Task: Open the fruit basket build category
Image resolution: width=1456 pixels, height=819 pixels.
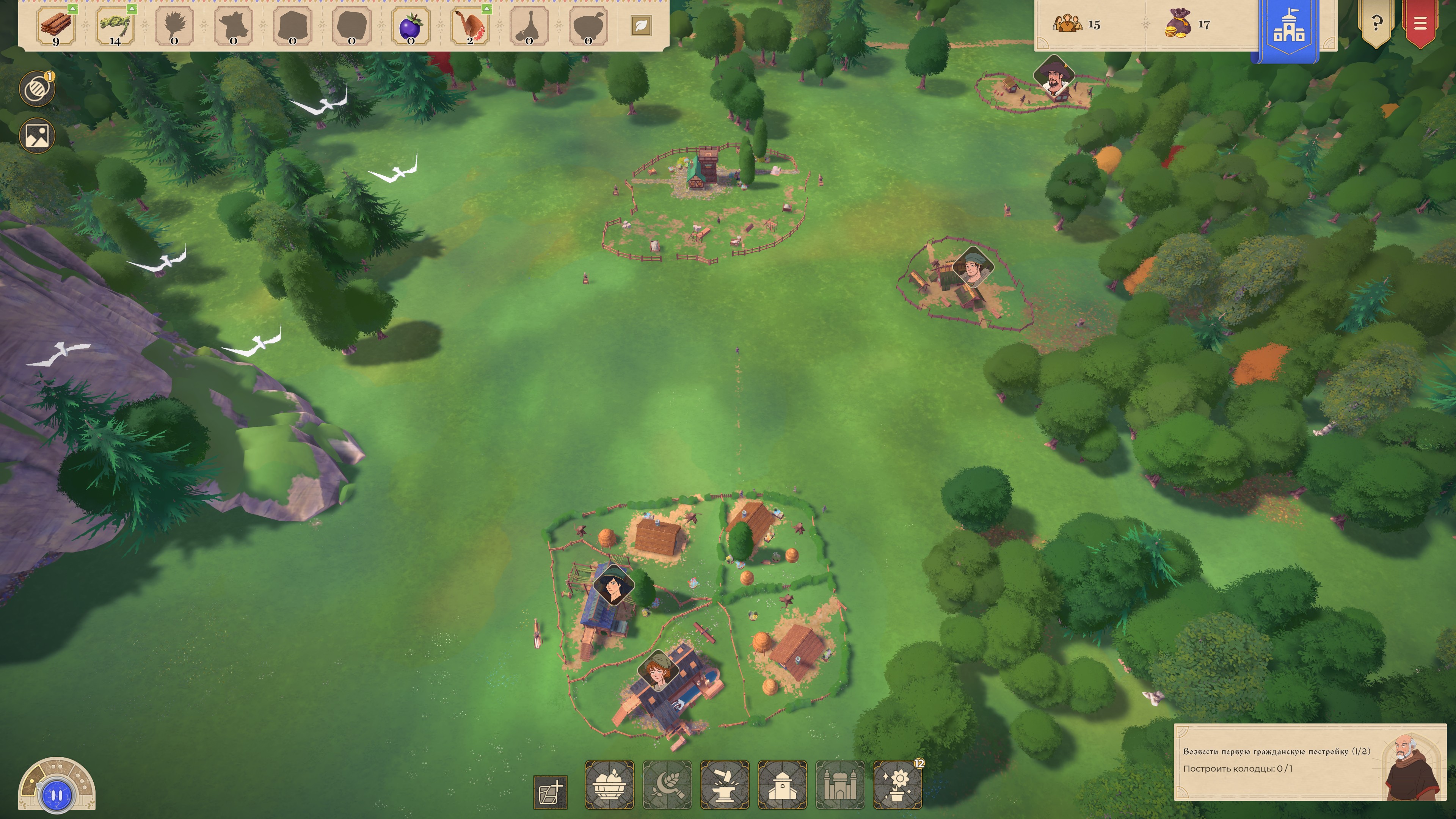Action: (x=609, y=784)
